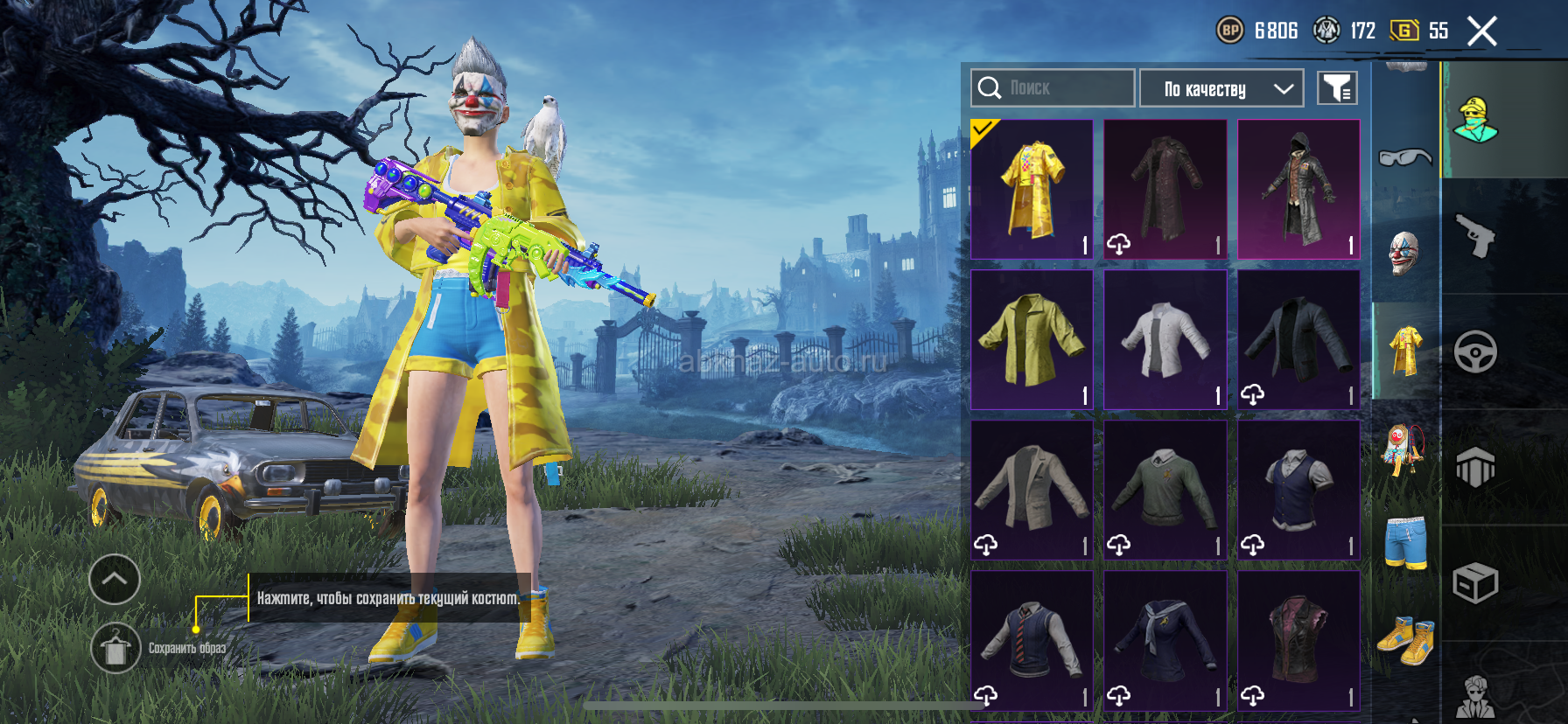Select the hooded black coat outfit

pyautogui.click(x=1299, y=189)
